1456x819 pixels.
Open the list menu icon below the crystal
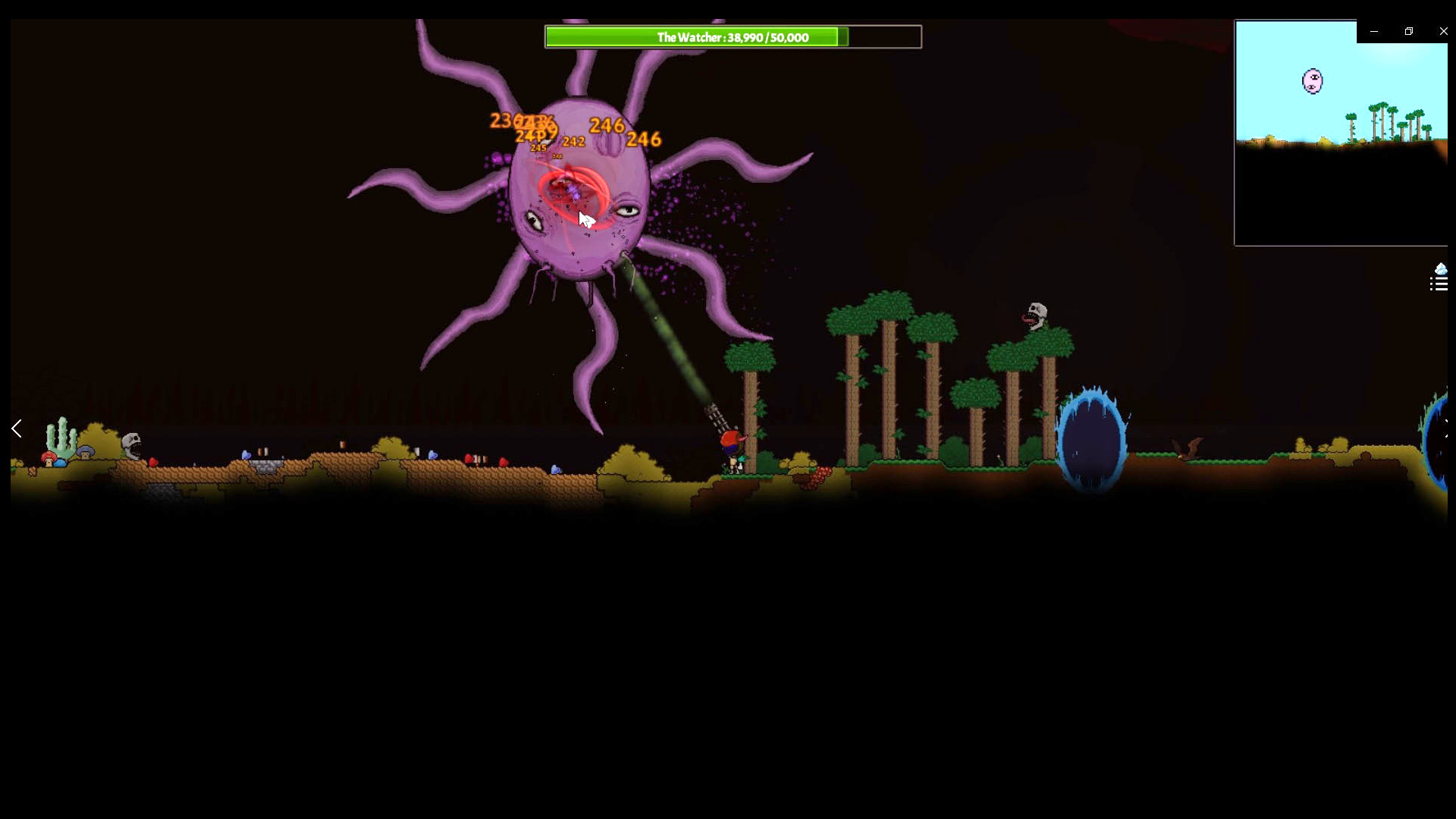1438,285
